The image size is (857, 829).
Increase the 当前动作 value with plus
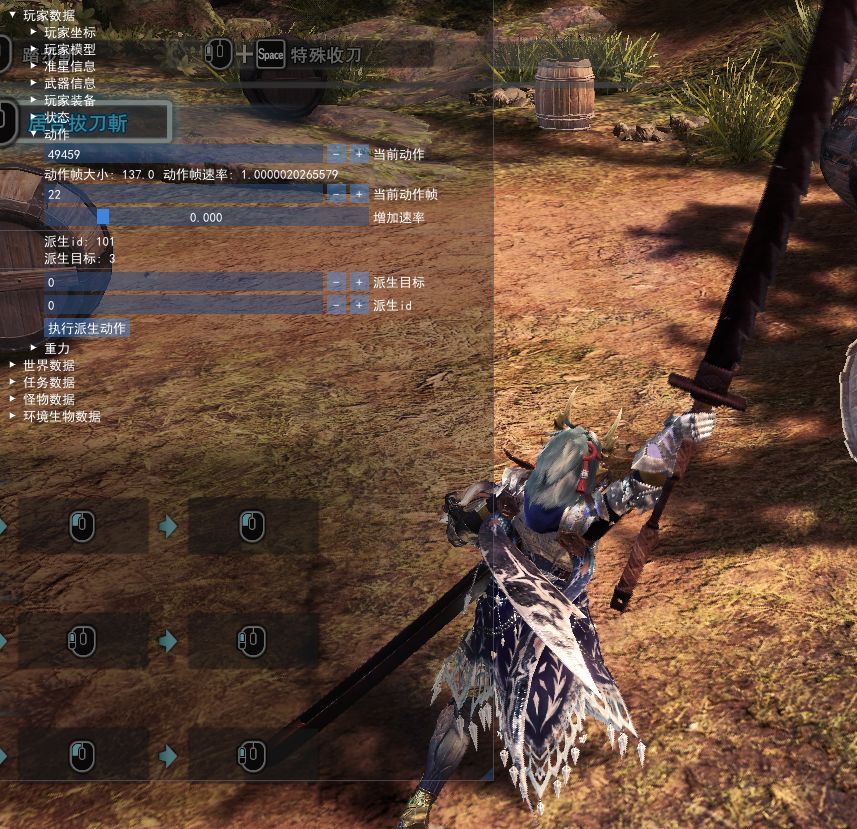point(358,154)
